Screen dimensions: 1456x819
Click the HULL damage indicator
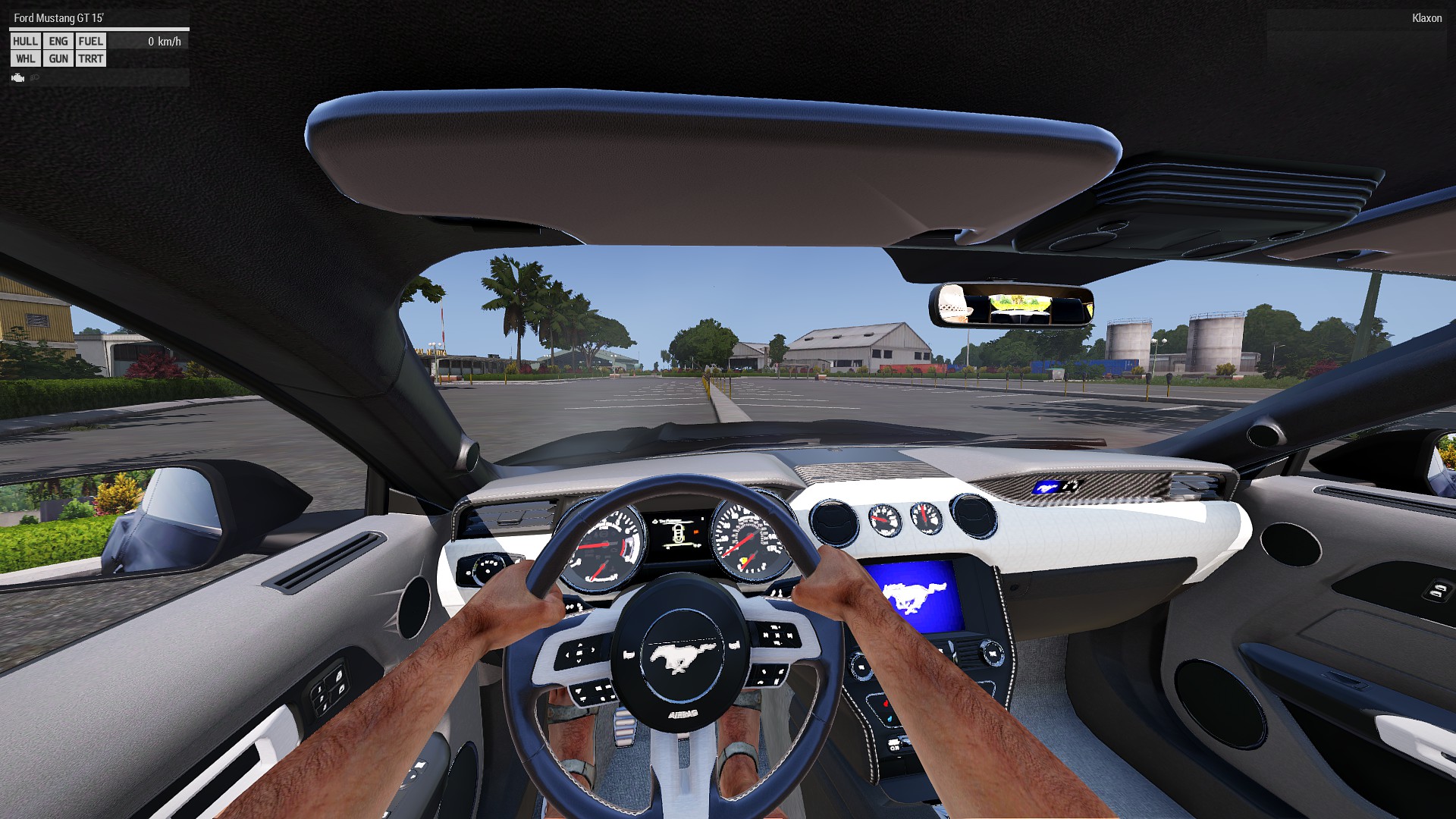25,42
